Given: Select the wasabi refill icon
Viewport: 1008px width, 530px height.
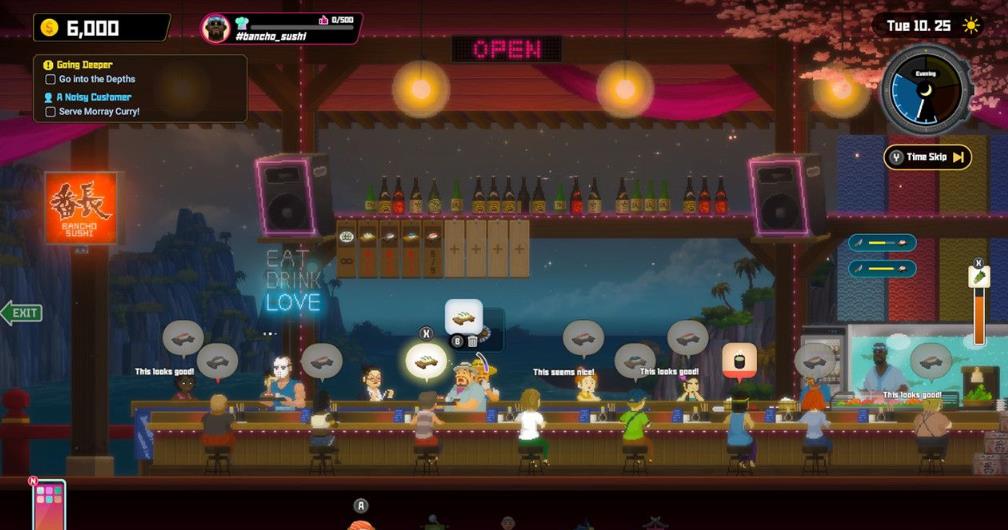Looking at the screenshot, I should 980,276.
